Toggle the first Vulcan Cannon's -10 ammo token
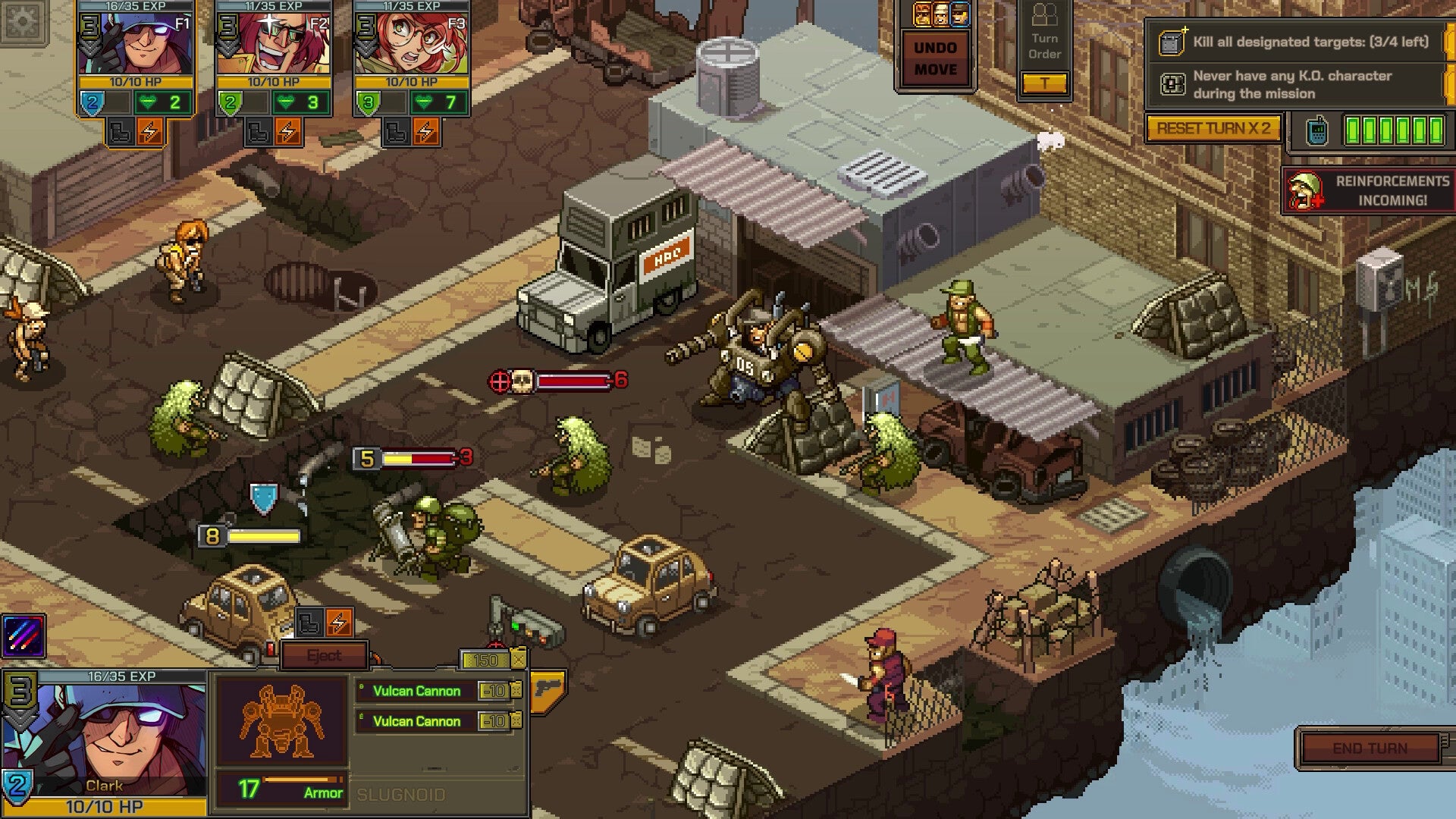This screenshot has height=819, width=1456. [494, 692]
